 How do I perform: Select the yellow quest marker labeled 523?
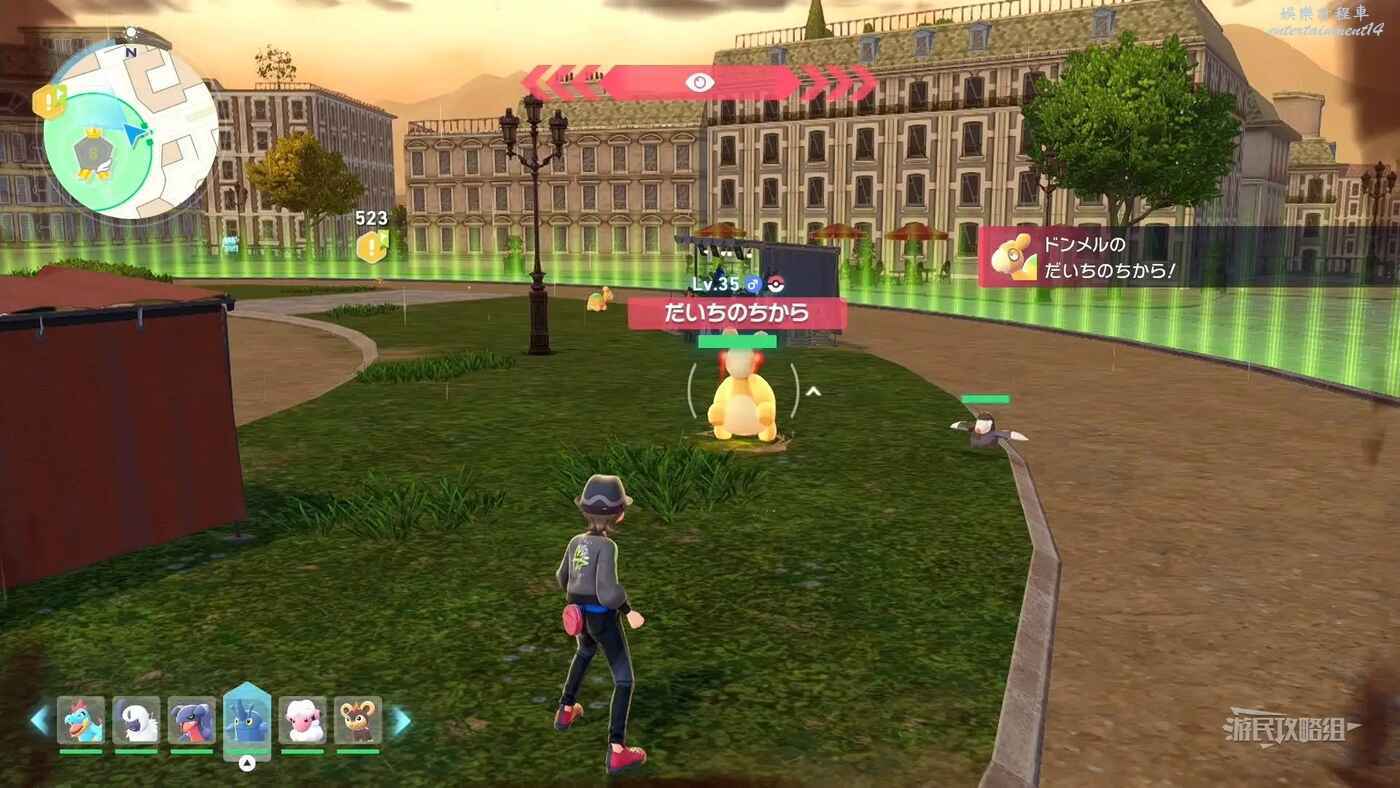tap(372, 246)
